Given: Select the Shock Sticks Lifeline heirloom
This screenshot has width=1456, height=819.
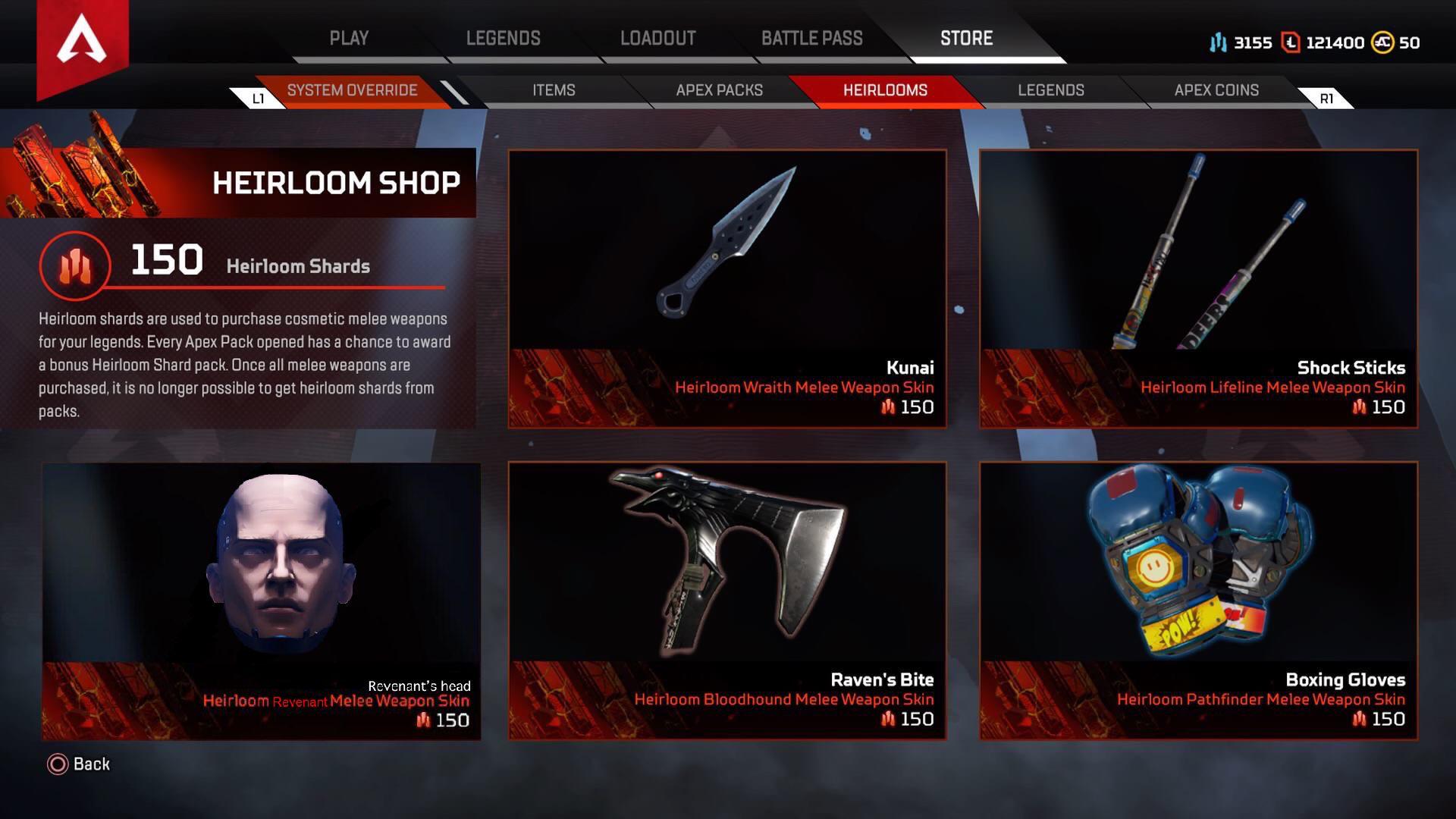Looking at the screenshot, I should 1198,289.
